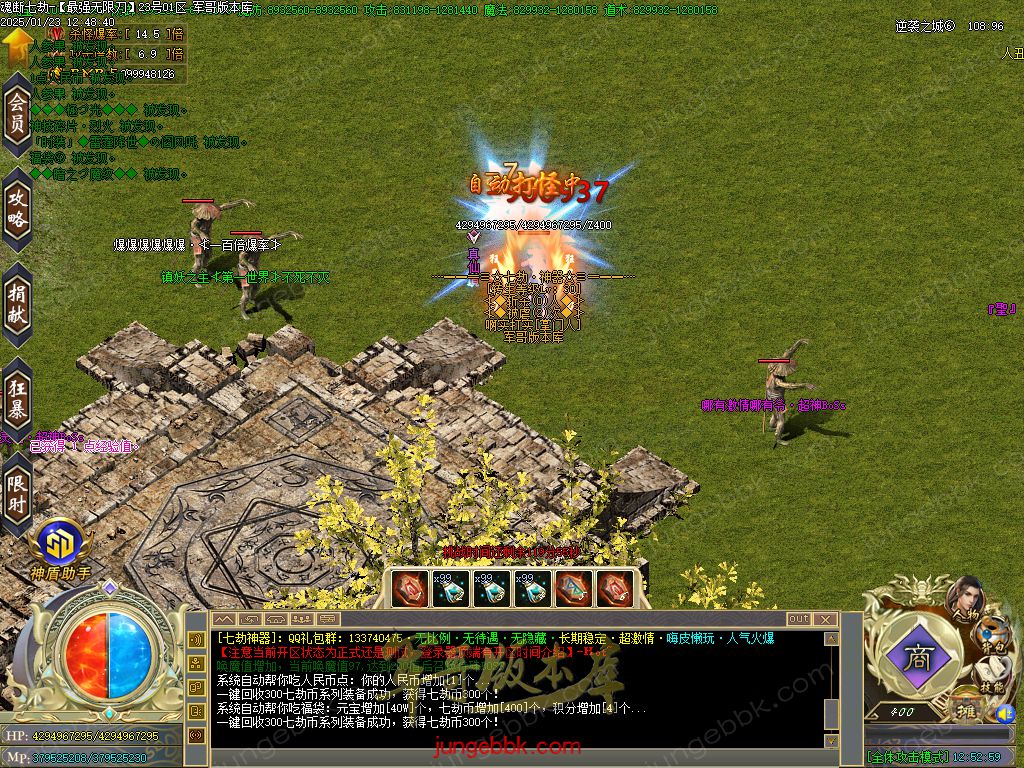
Task: Open the 摊 stall button
Action: [x=968, y=712]
